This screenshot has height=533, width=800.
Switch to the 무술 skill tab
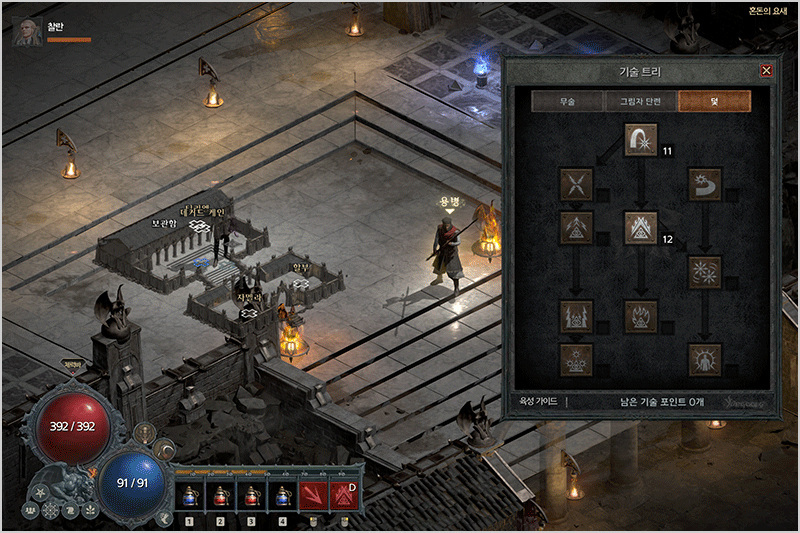[x=567, y=101]
